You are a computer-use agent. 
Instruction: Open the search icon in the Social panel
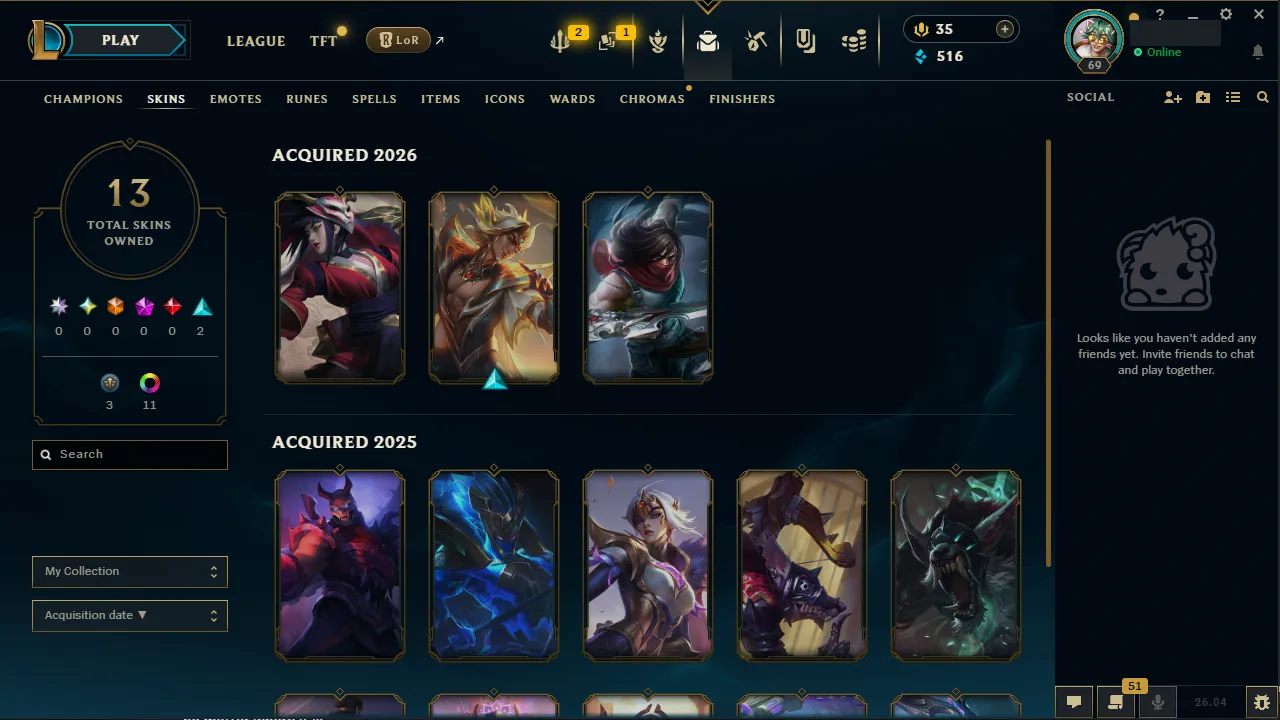(x=1262, y=97)
